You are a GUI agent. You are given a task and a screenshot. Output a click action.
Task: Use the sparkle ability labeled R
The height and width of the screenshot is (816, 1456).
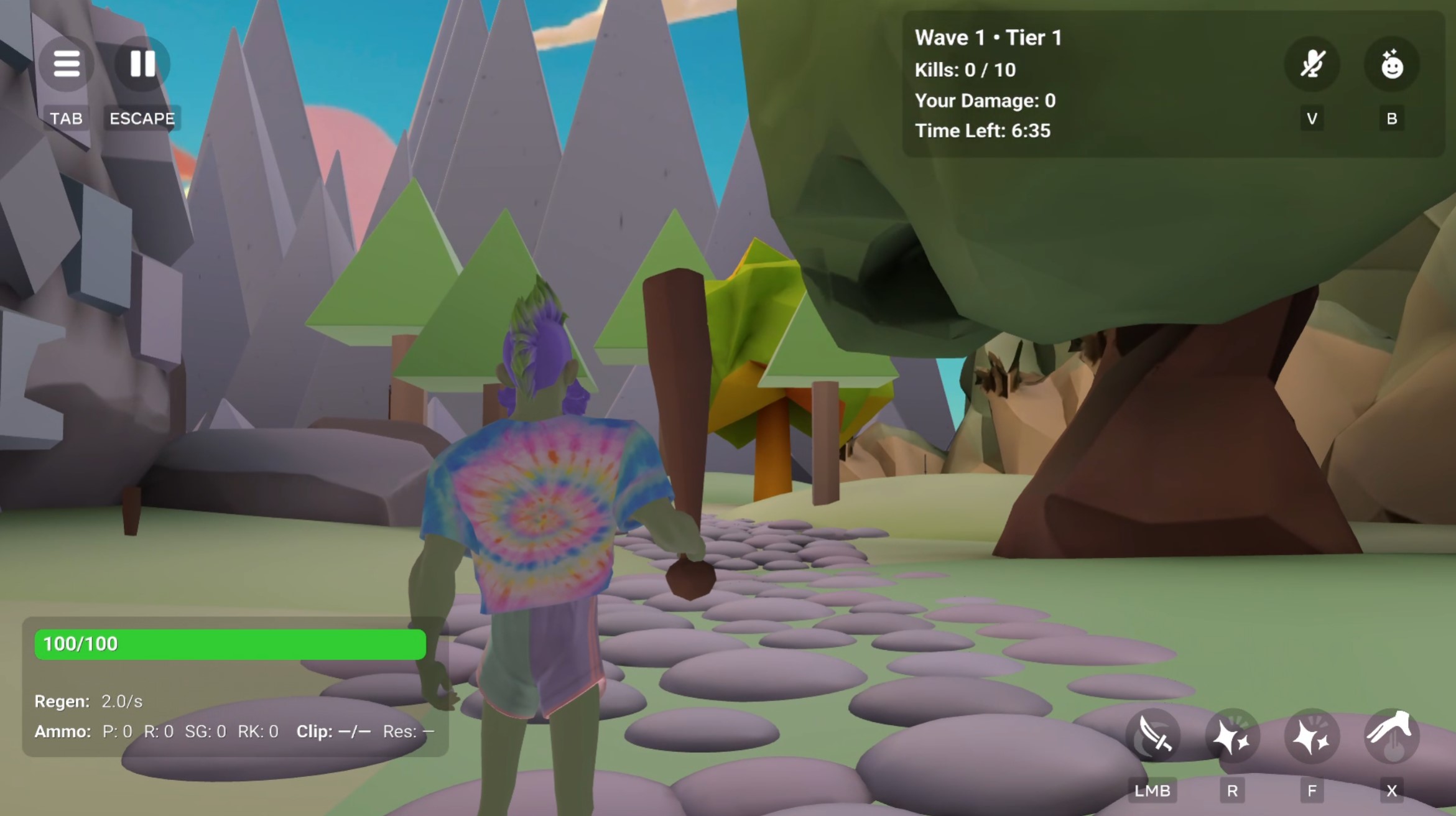[x=1232, y=736]
